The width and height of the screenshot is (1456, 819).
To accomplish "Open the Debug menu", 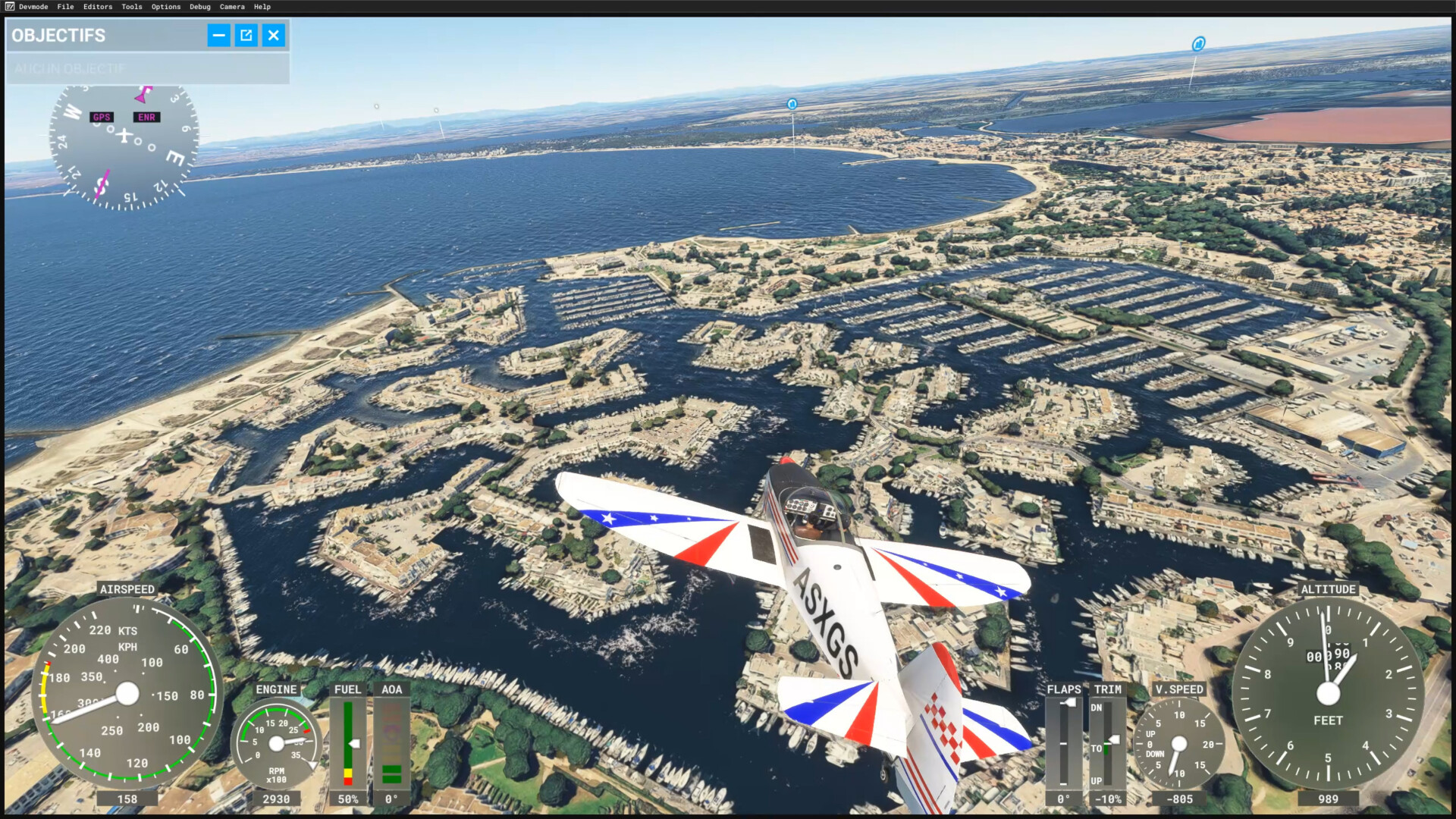I will [200, 7].
